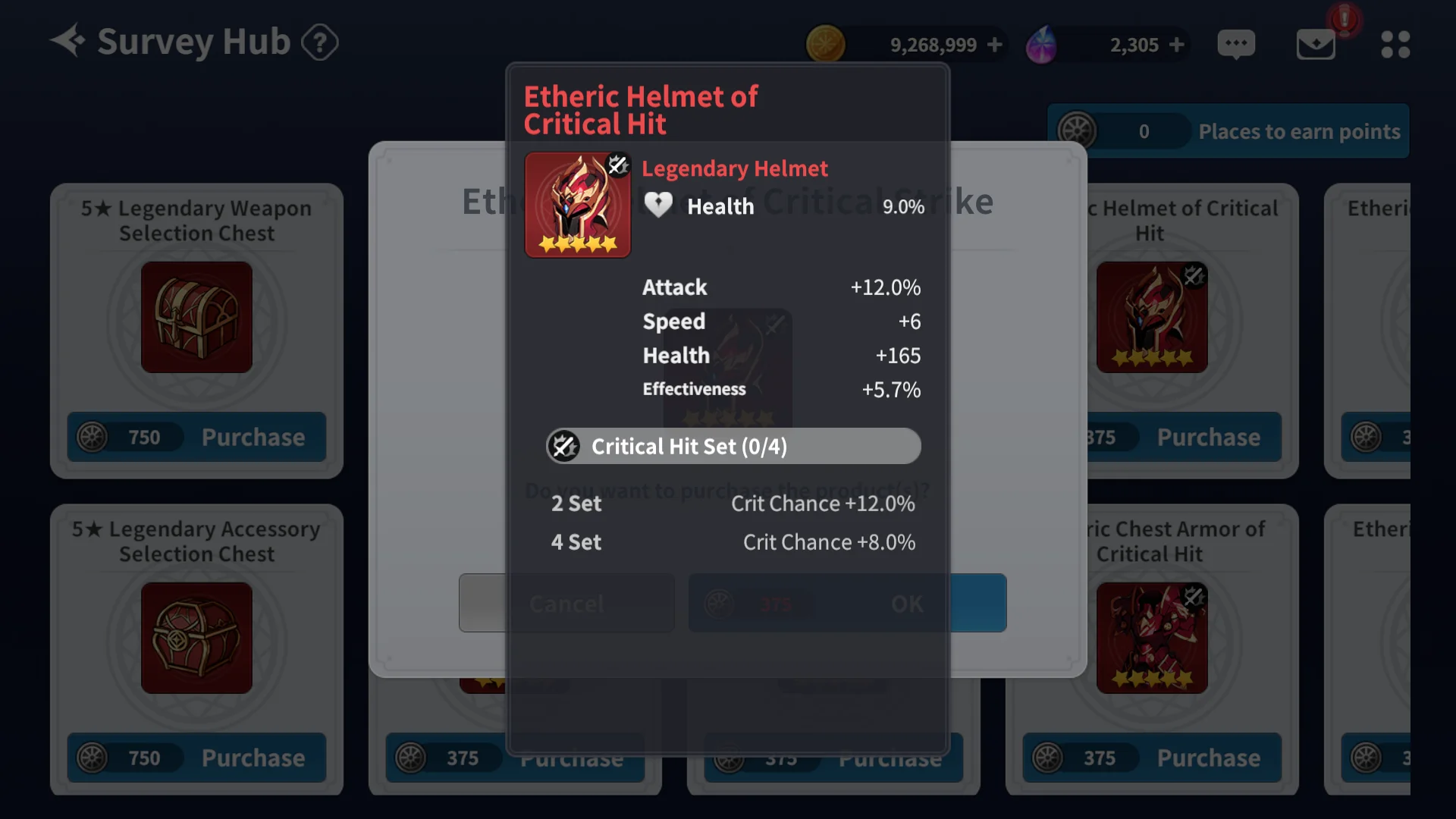Open the mailbox icon
This screenshot has width=1456, height=819.
[1316, 44]
